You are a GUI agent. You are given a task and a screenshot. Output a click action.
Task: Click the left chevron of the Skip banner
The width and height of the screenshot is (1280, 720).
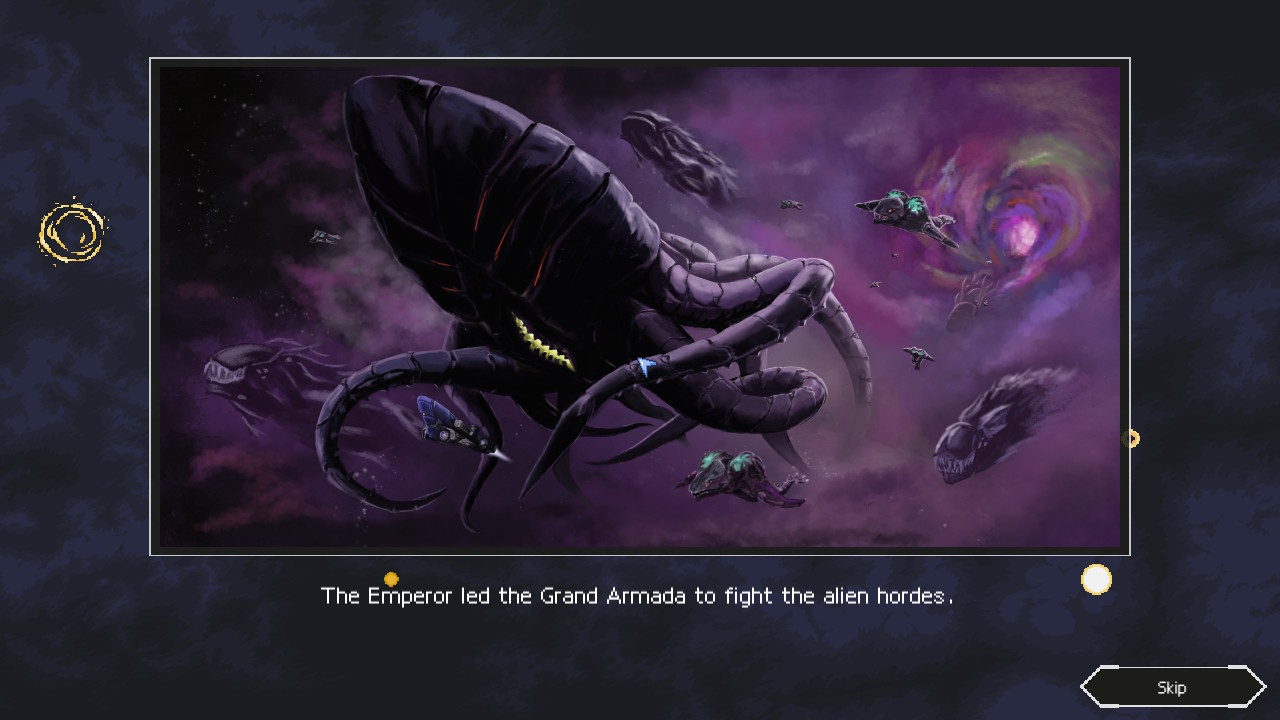click(1090, 687)
